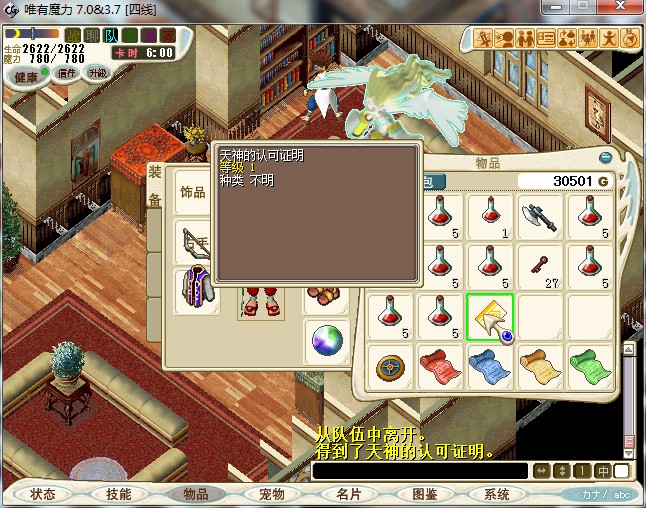The image size is (646, 508).
Task: Select the battle axe inventory slot
Action: 541,215
